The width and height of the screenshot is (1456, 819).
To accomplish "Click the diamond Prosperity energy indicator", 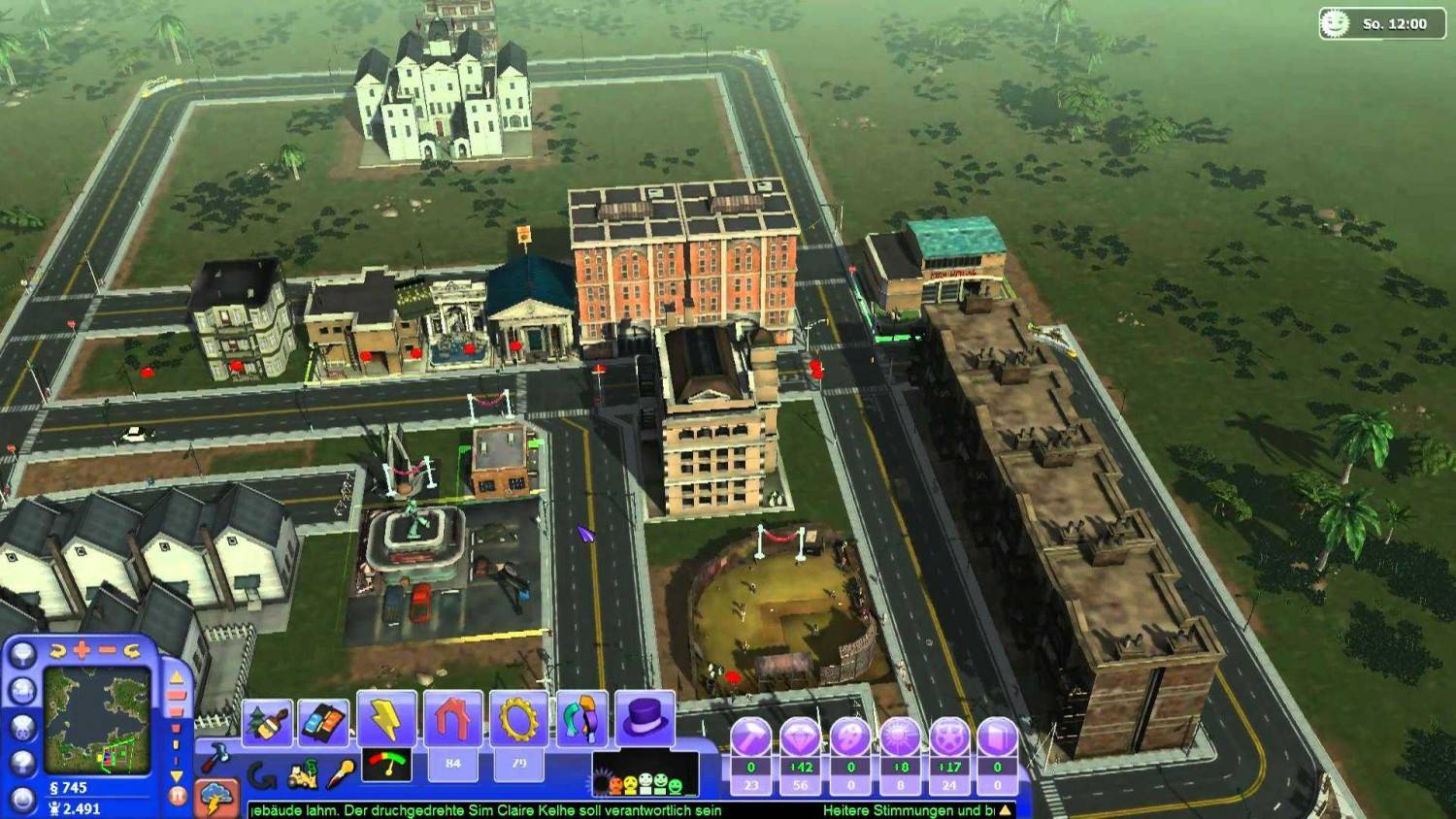I will [x=801, y=739].
